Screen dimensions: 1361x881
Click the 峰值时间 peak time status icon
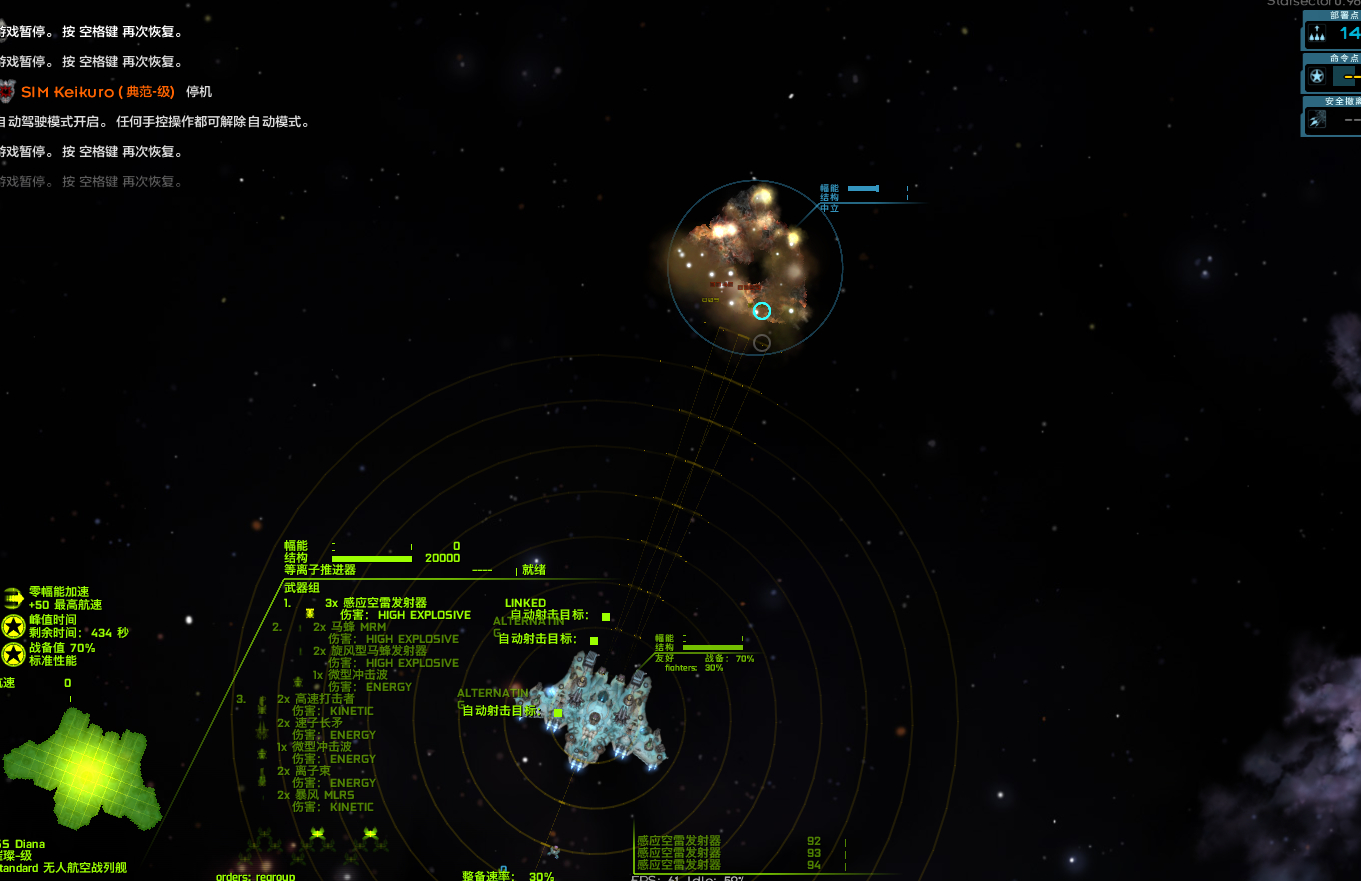[13, 626]
